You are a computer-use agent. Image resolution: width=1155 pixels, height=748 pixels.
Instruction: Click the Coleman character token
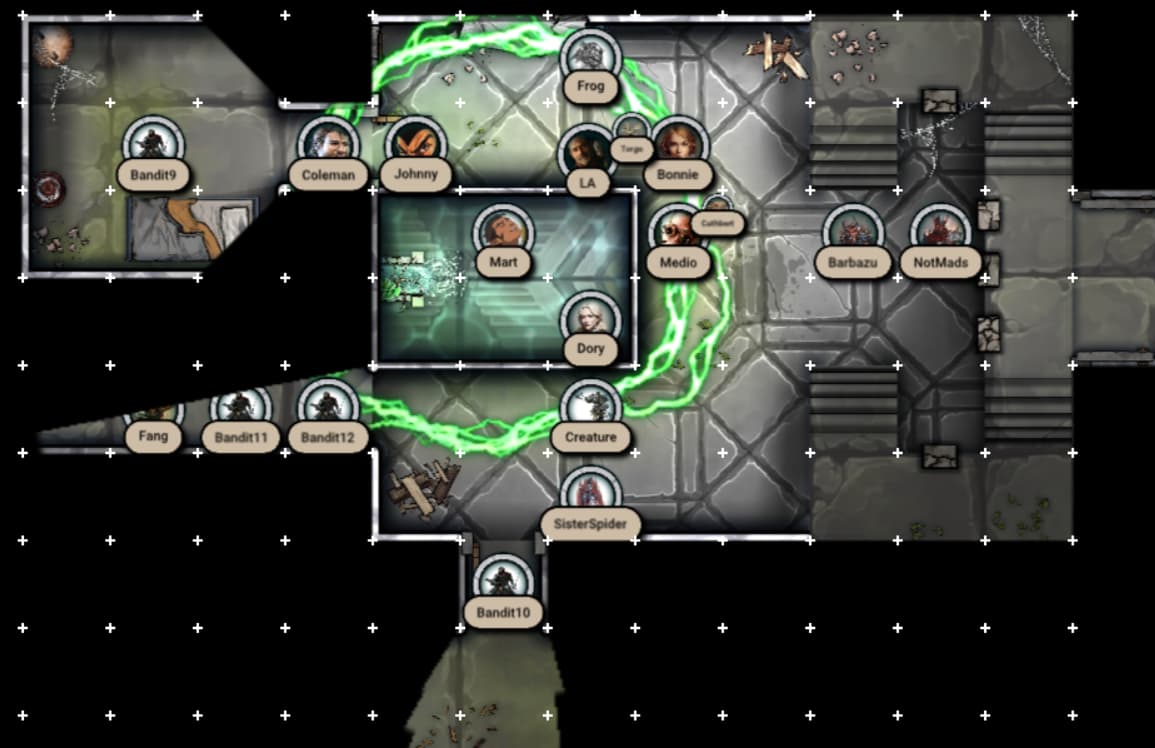(328, 146)
